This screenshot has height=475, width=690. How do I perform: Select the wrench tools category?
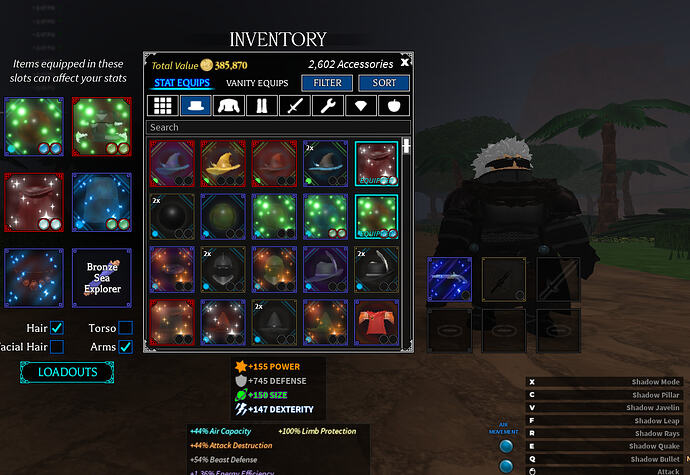tap(329, 106)
